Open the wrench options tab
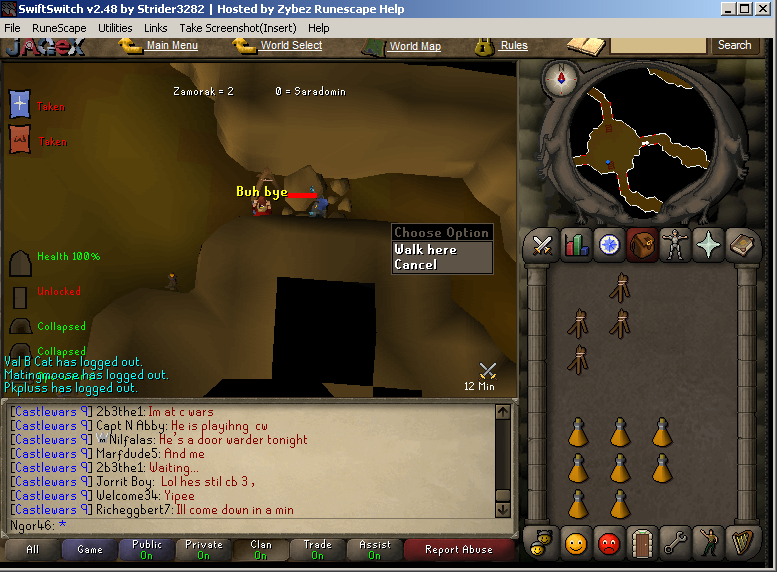 [676, 542]
